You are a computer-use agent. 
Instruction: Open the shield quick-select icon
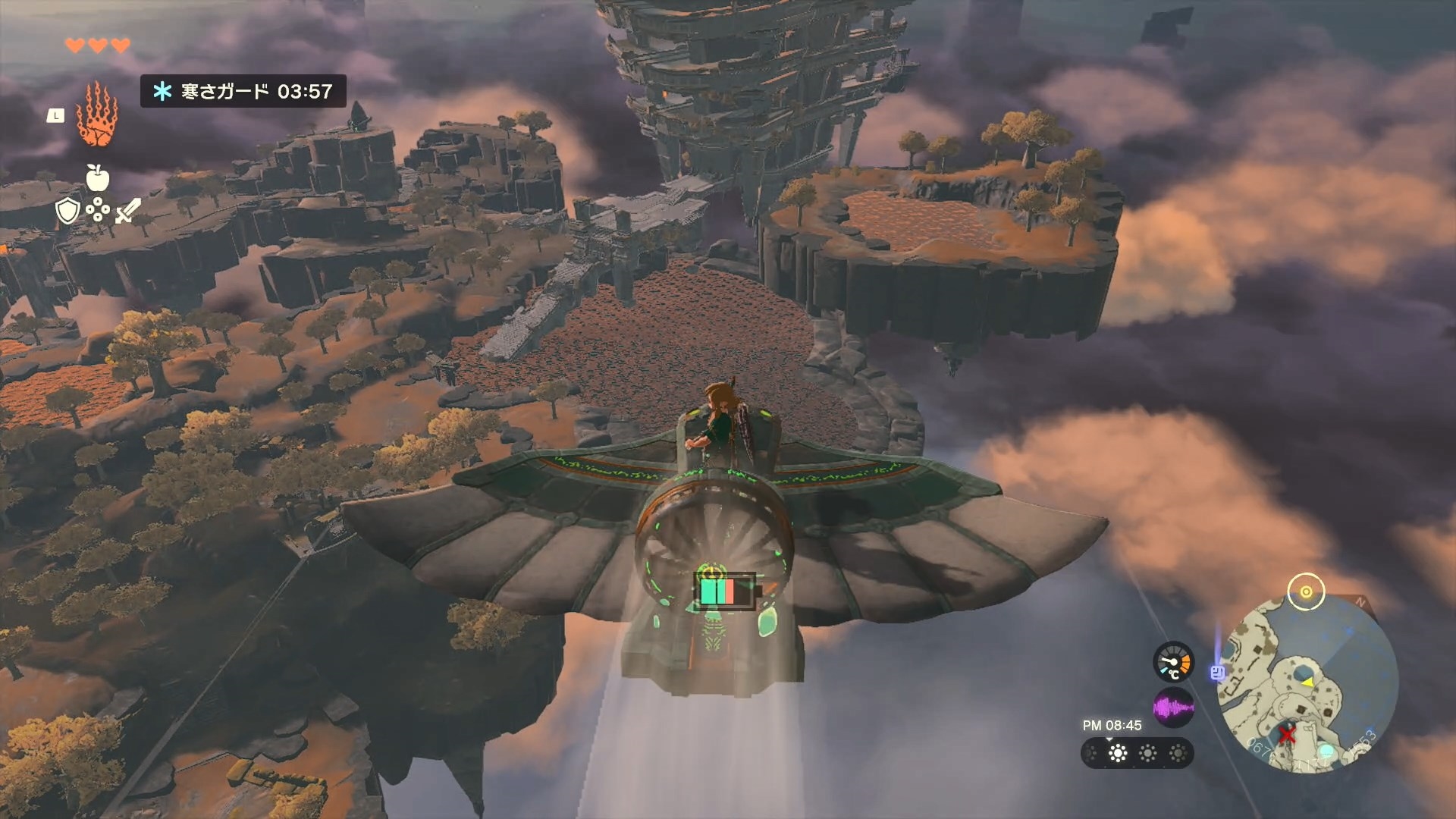(67, 212)
